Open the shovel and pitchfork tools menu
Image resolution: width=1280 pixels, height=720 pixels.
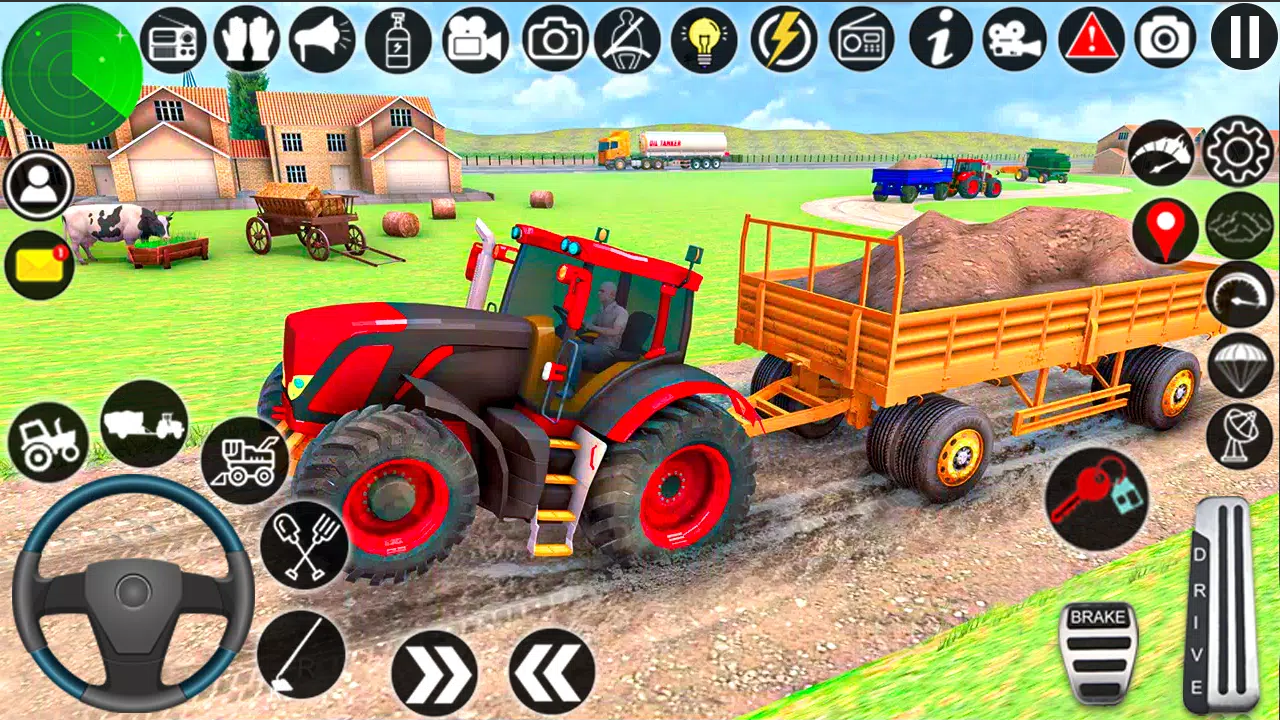click(x=303, y=545)
